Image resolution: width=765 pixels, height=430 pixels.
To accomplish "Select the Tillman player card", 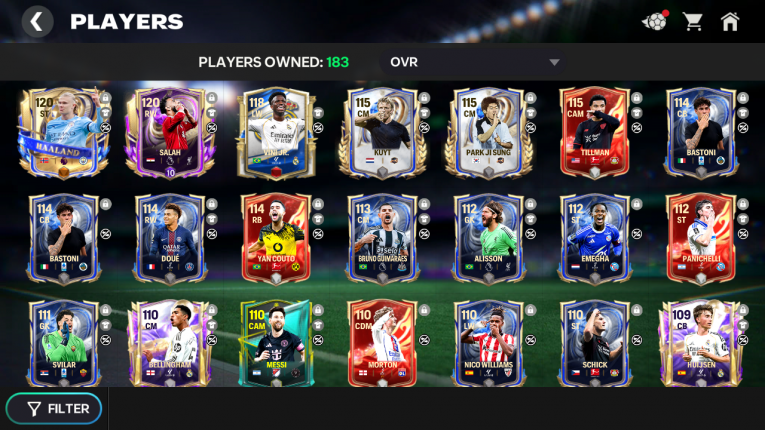I will click(594, 133).
